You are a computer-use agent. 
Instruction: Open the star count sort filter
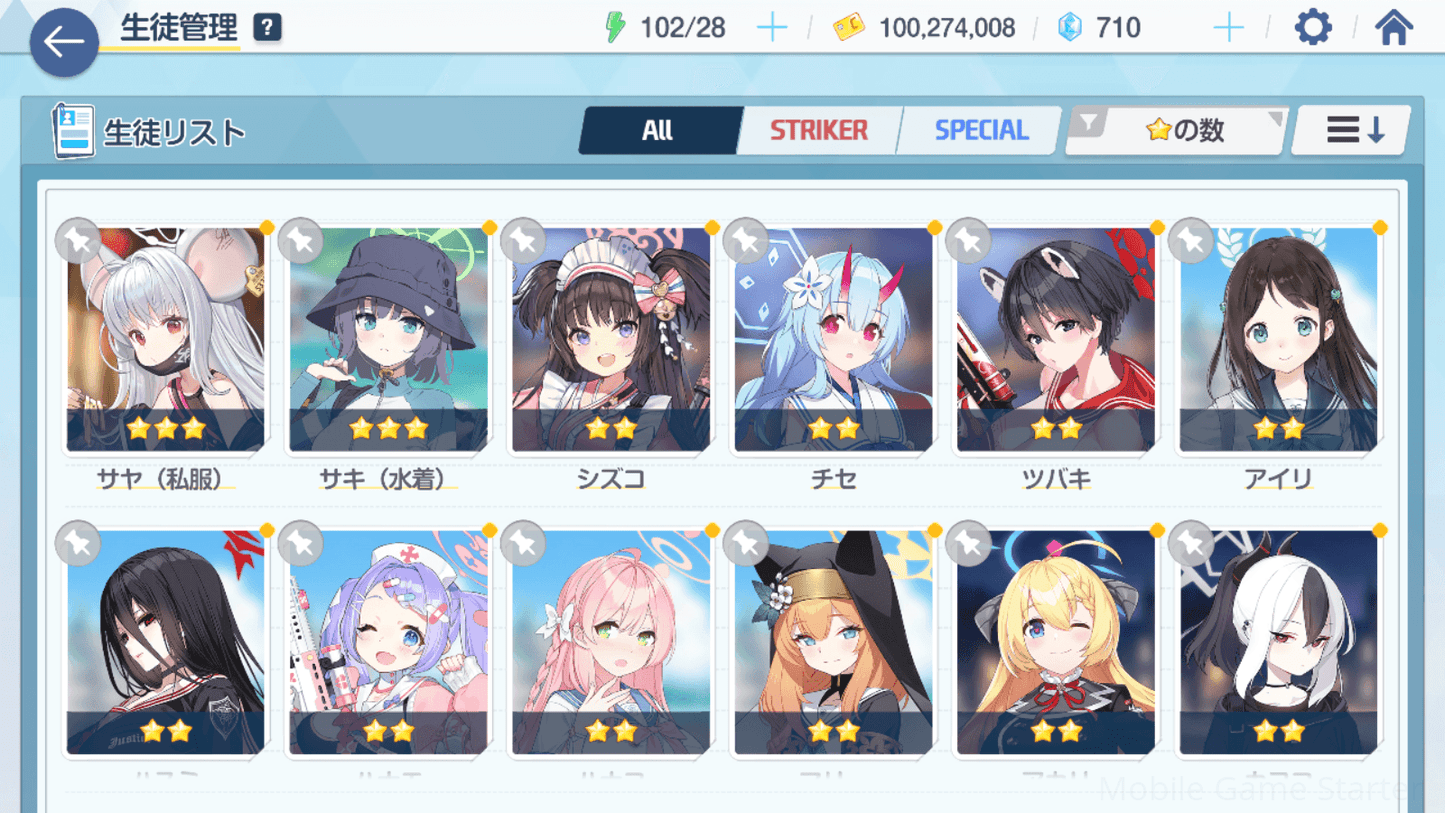click(x=1177, y=130)
